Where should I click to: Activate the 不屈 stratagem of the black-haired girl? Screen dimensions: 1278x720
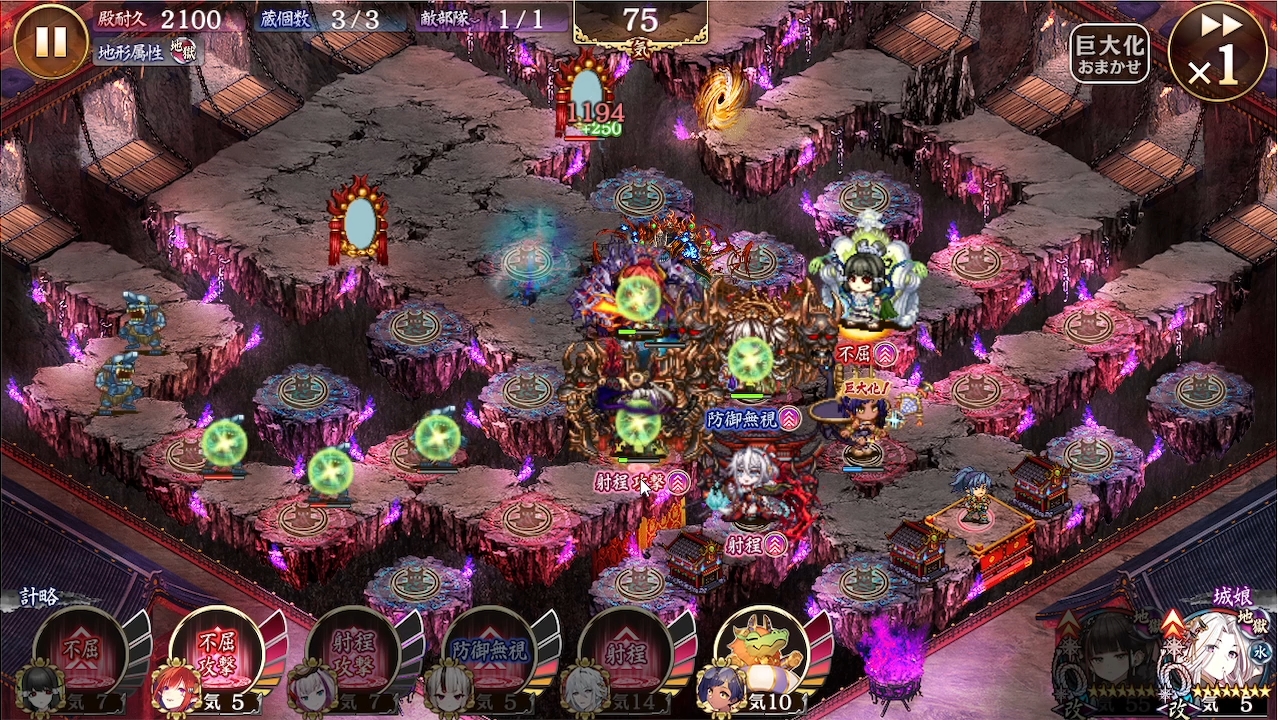(x=81, y=652)
